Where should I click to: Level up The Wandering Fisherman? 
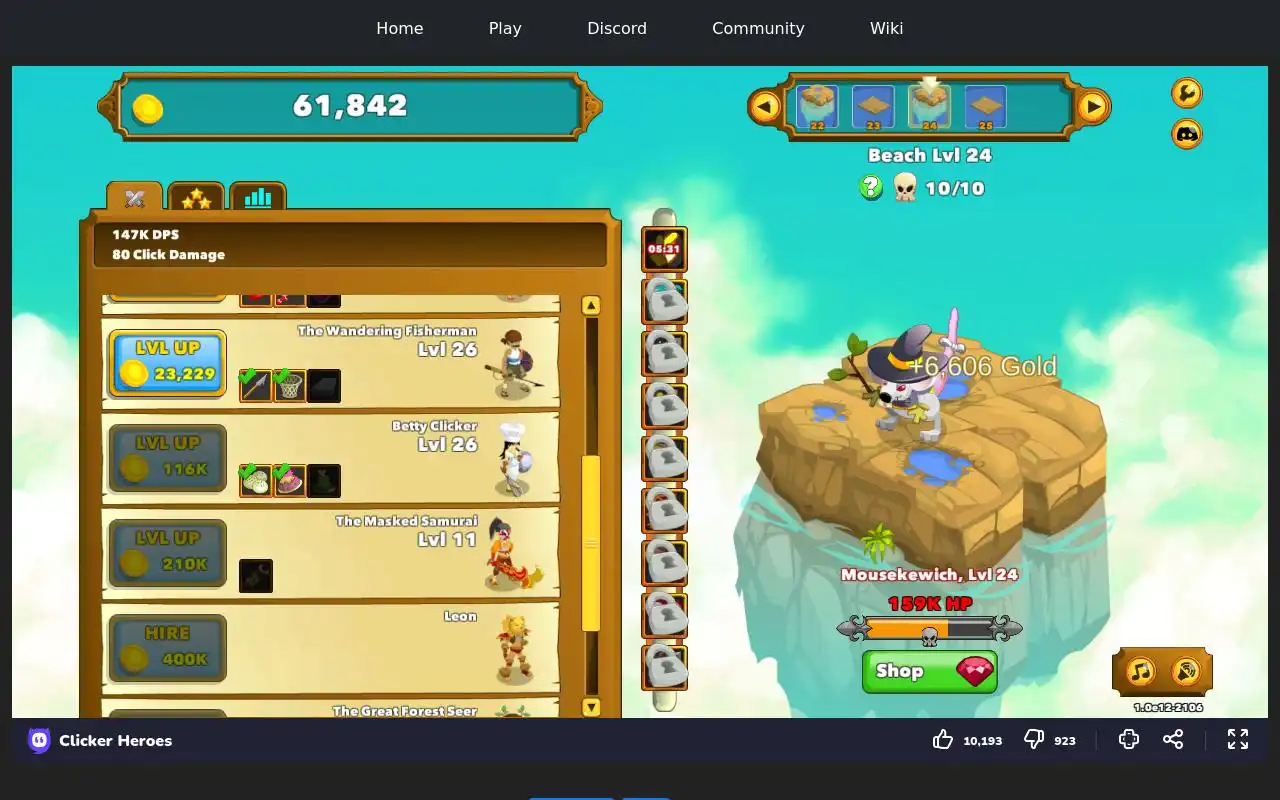(x=167, y=363)
